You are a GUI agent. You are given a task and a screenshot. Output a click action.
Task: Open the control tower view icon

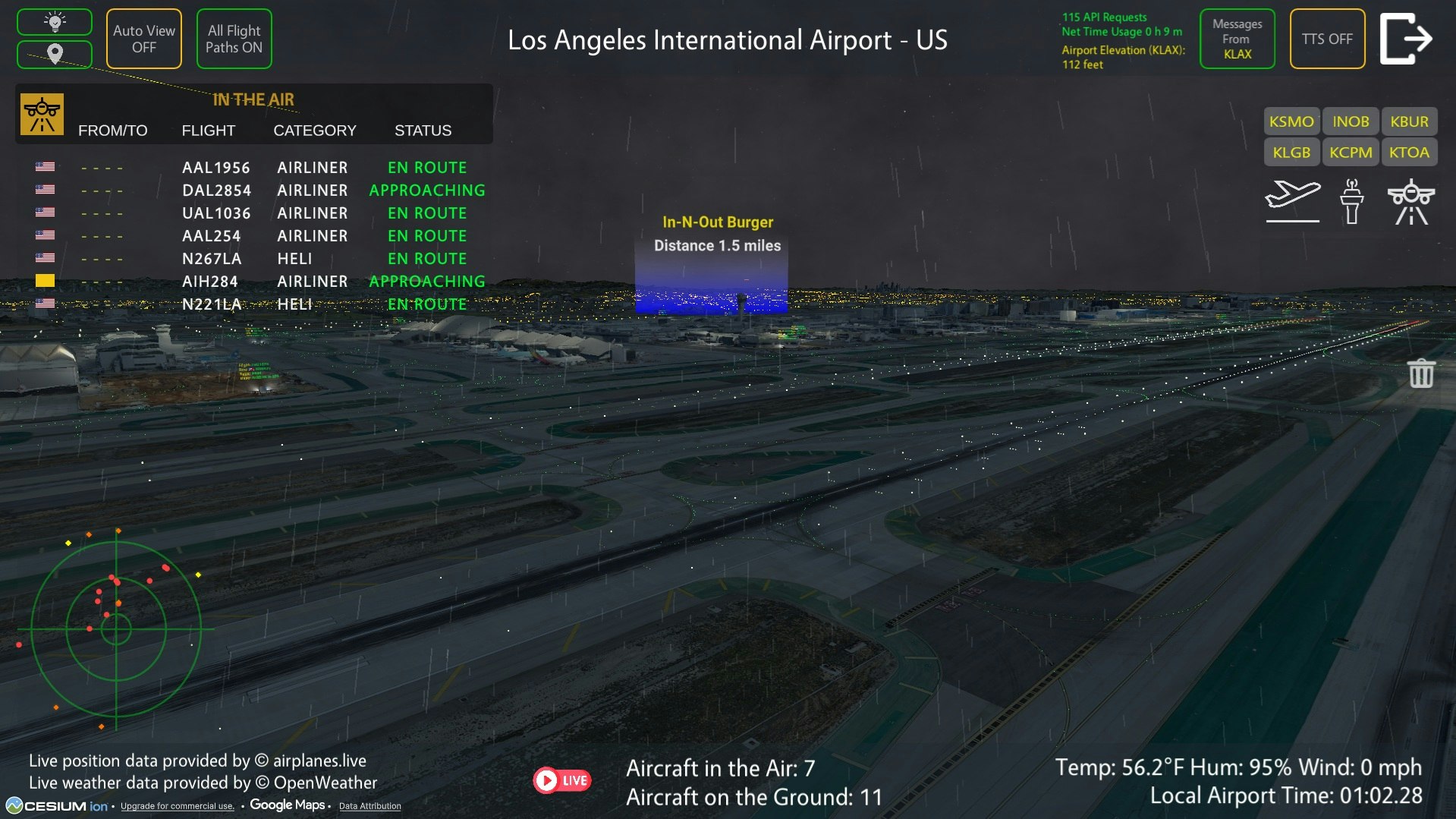[x=1351, y=201]
